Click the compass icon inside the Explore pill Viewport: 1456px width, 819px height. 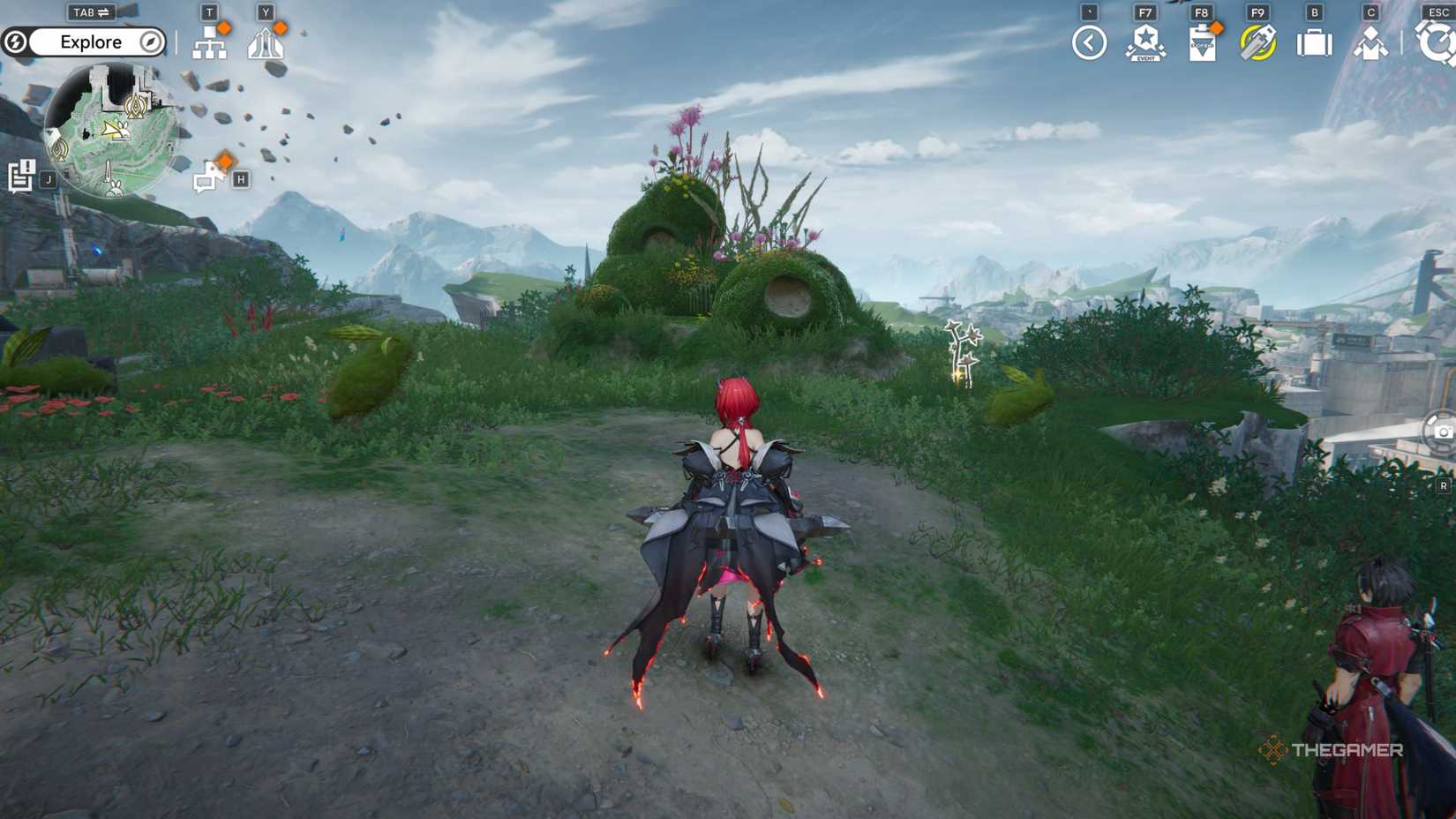(150, 42)
